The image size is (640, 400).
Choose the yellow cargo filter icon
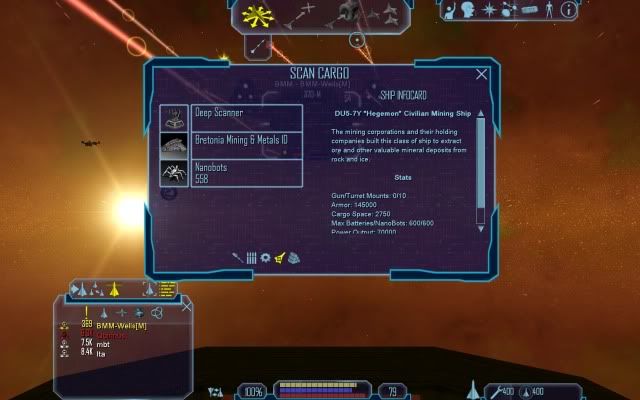(280, 258)
